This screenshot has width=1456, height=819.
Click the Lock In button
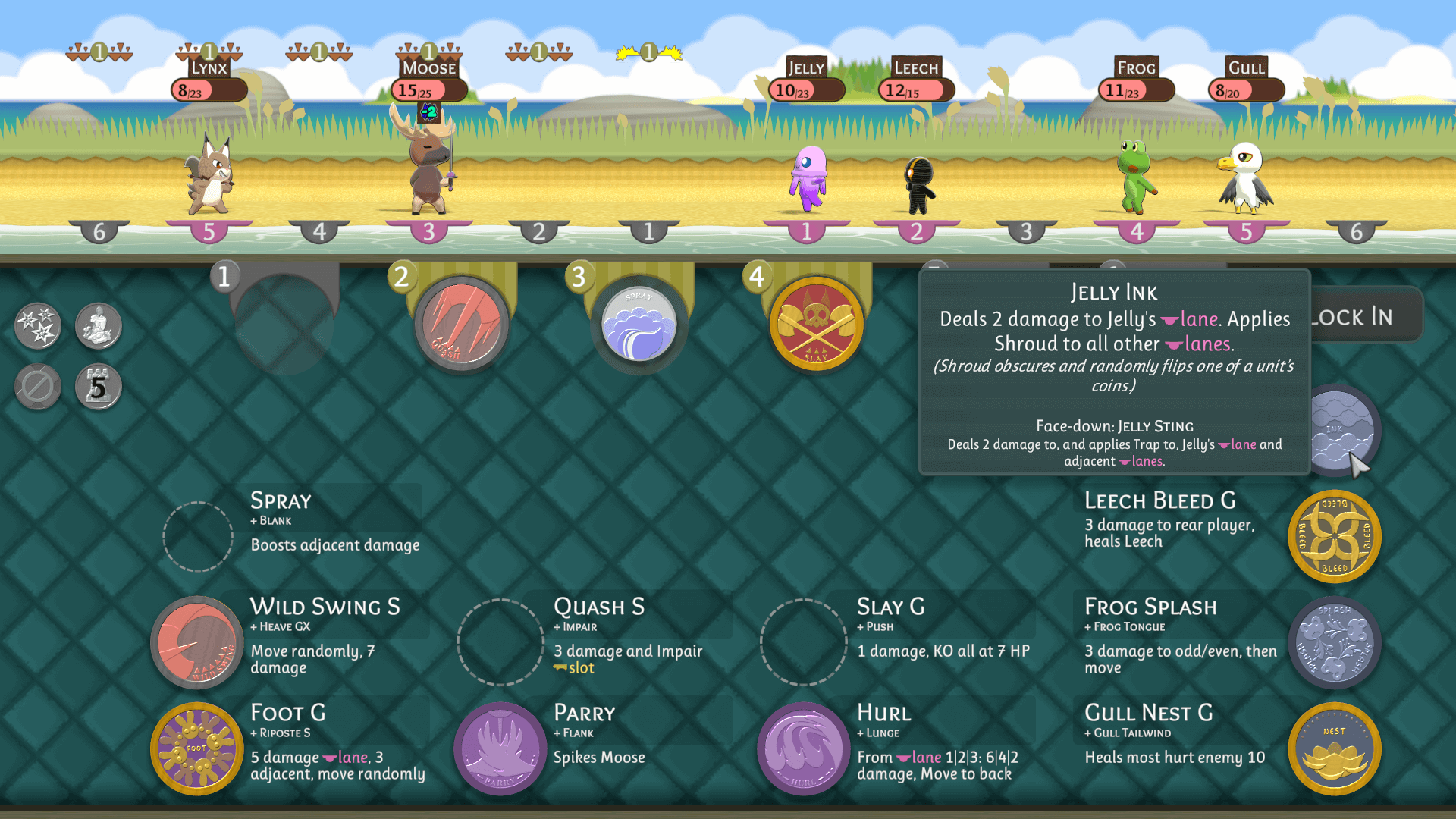[1365, 316]
